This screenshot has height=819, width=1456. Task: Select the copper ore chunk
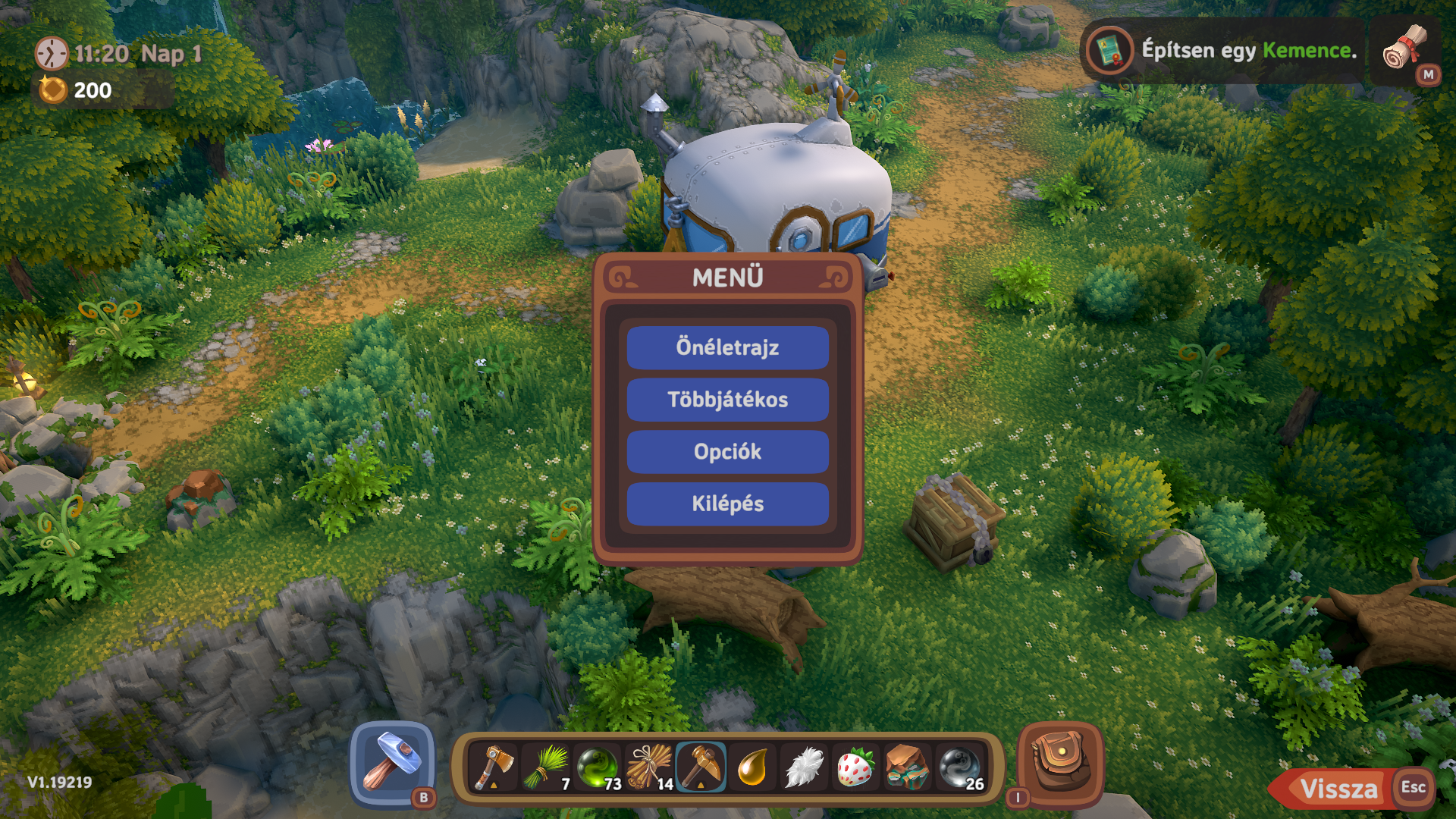pos(907,767)
